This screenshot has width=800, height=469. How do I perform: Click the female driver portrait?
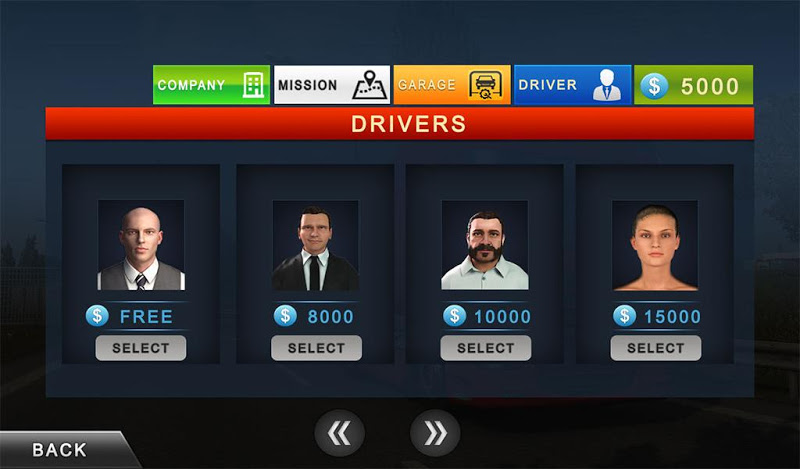[655, 245]
